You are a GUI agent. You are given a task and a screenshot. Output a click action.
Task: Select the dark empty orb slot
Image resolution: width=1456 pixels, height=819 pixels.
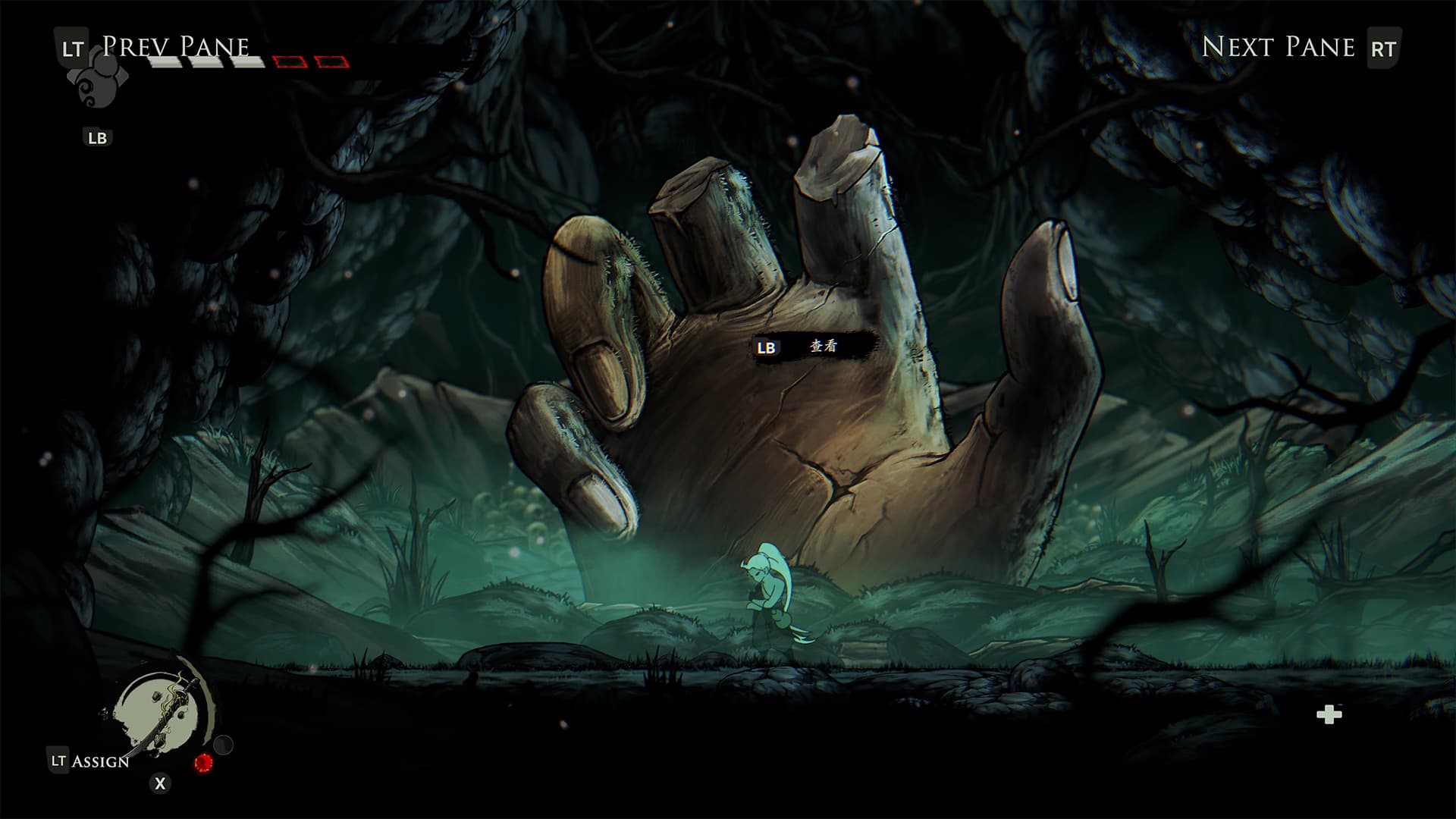(224, 745)
